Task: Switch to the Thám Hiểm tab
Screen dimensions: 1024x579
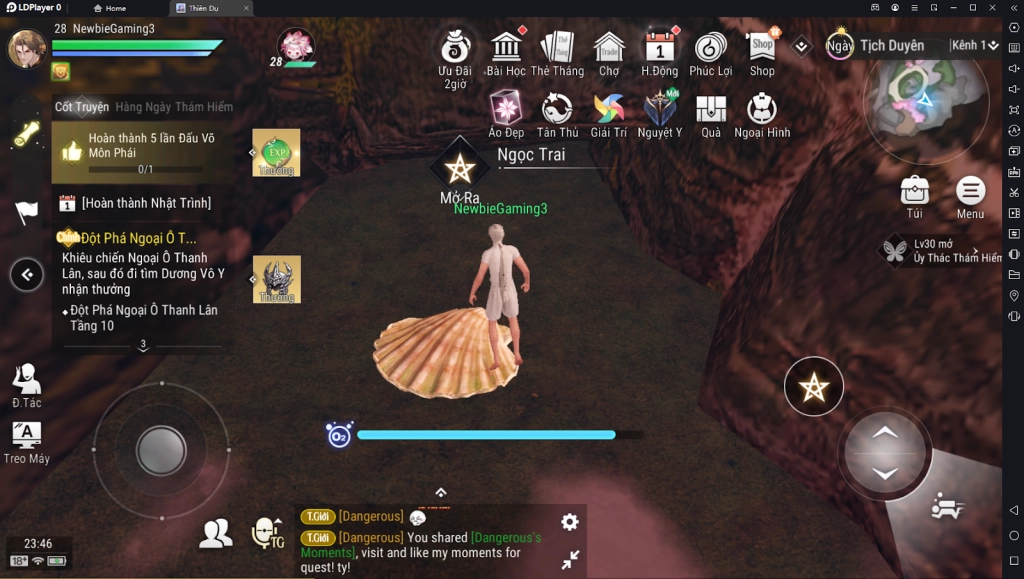Action: (x=204, y=107)
